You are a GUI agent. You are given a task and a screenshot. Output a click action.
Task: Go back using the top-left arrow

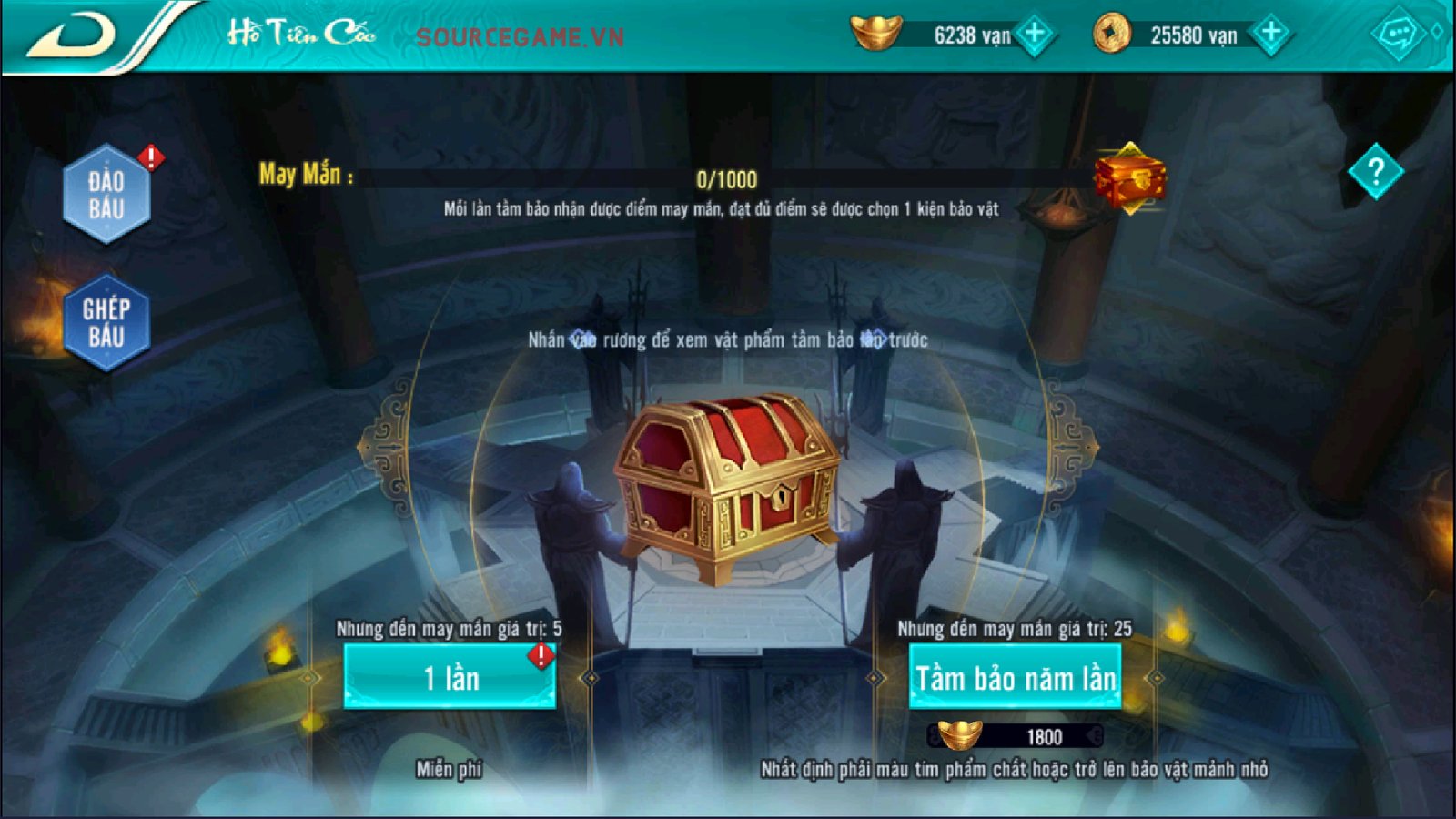pyautogui.click(x=73, y=36)
